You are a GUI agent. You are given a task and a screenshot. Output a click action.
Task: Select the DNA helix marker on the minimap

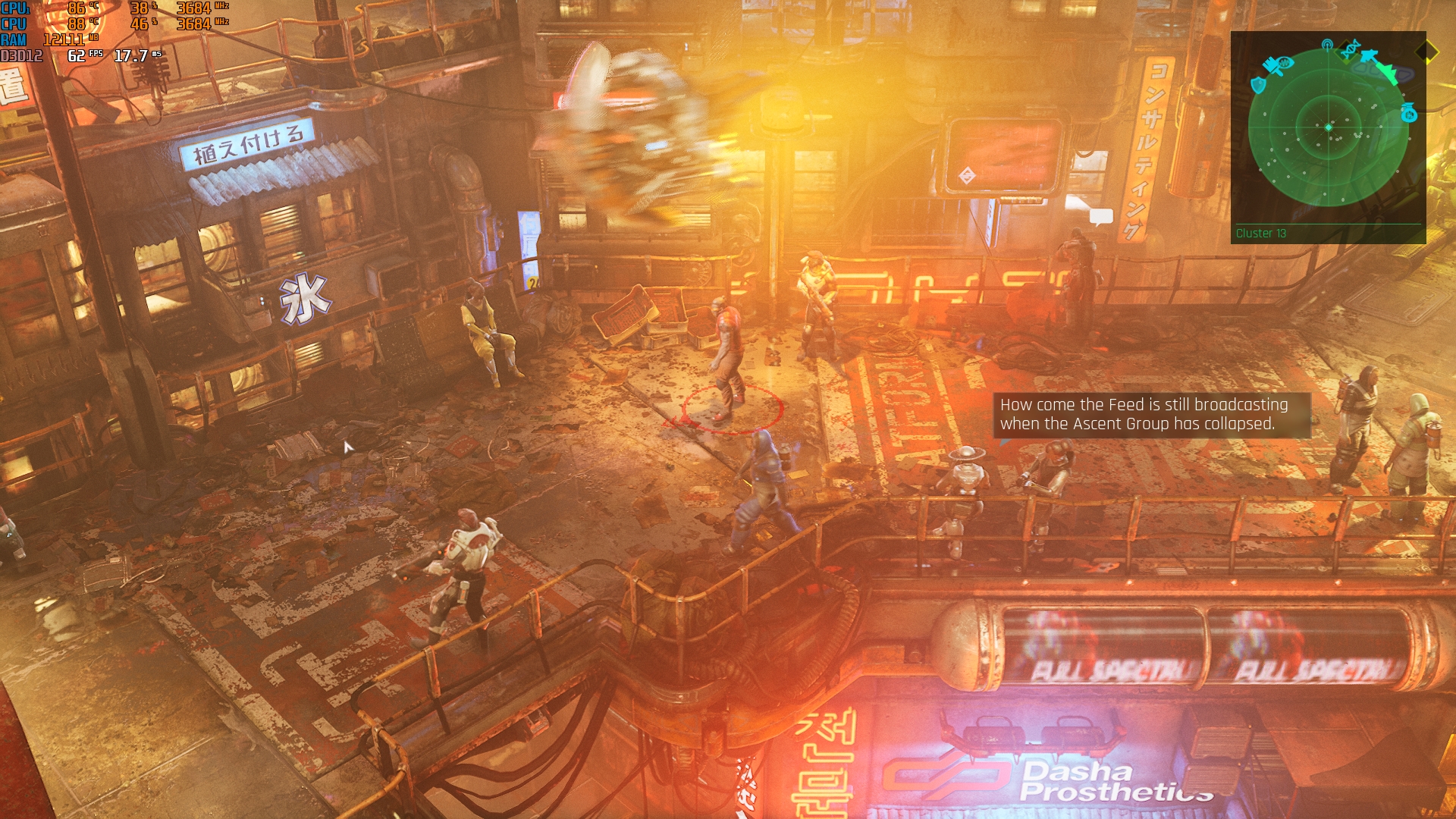tap(1351, 49)
